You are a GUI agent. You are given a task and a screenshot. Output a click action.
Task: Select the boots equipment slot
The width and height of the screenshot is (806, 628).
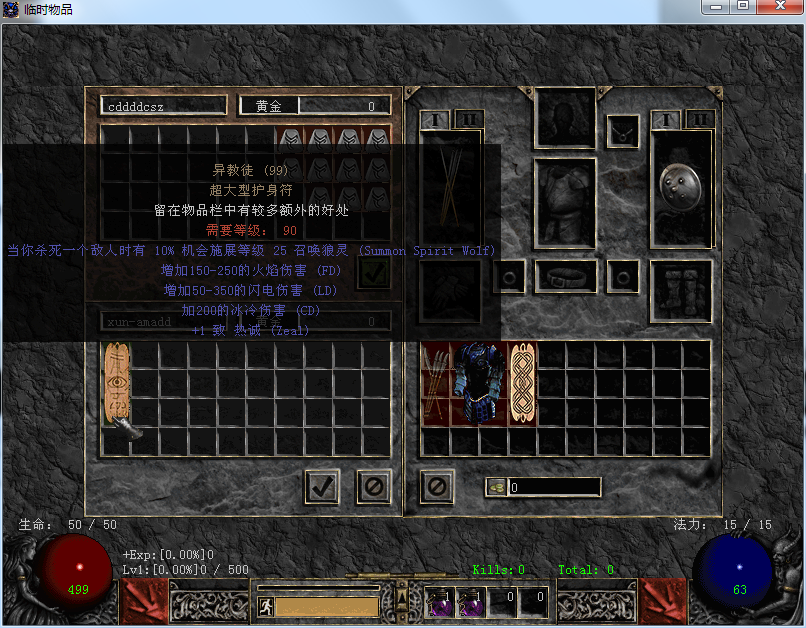click(681, 291)
